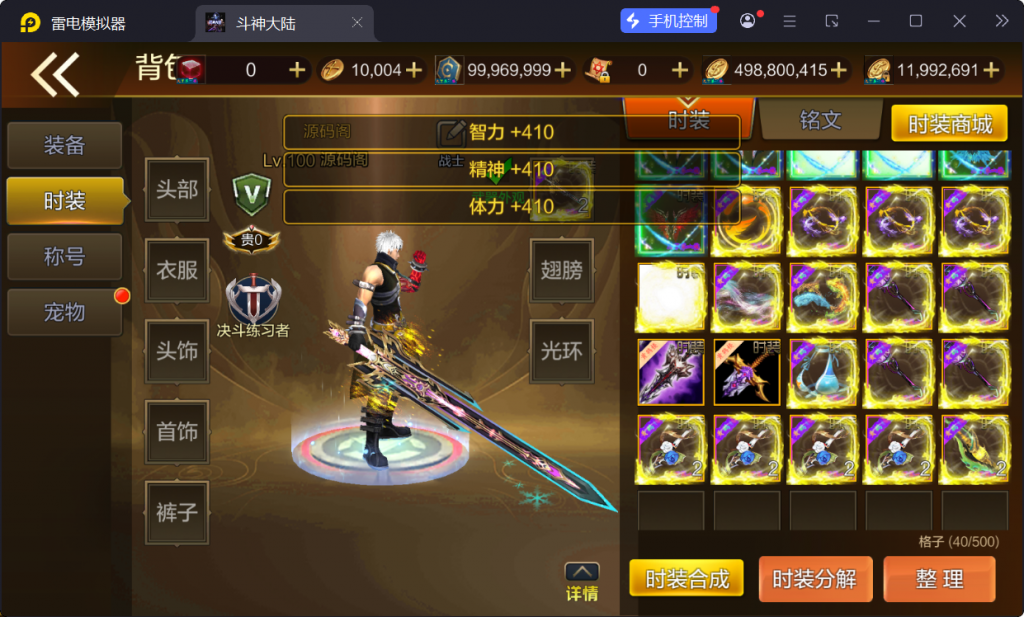Viewport: 1024px width, 617px height.
Task: Select the 首饰 jewelry slot
Action: pos(177,432)
